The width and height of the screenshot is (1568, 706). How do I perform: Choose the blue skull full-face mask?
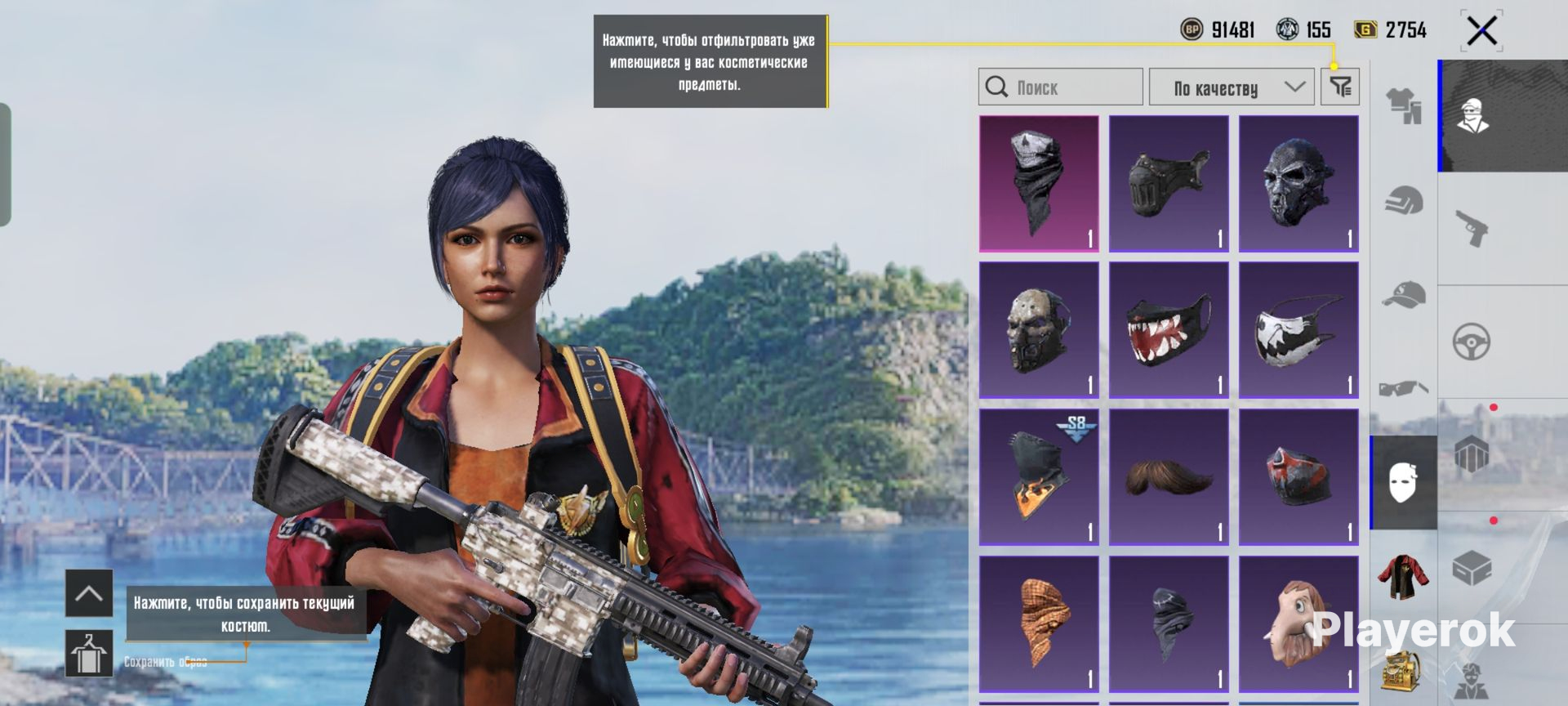click(1298, 183)
